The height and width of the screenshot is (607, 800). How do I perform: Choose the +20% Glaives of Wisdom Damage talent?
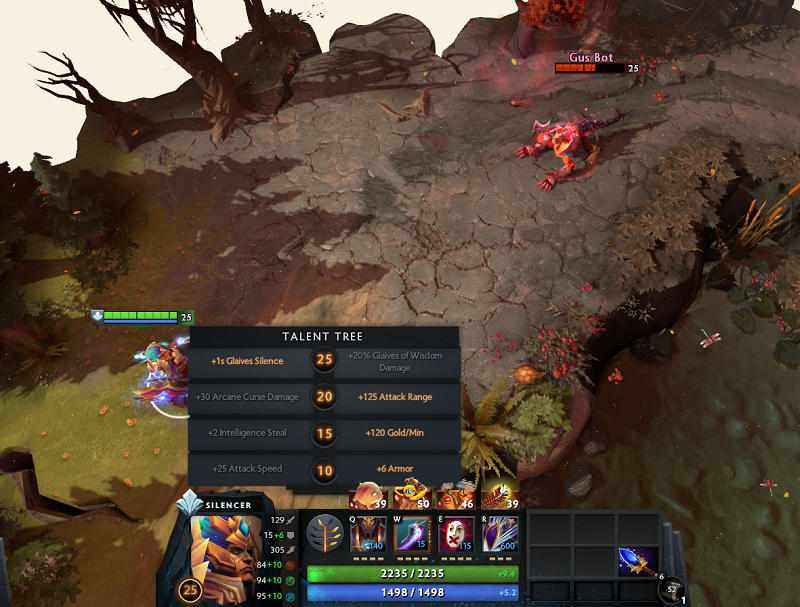click(395, 361)
